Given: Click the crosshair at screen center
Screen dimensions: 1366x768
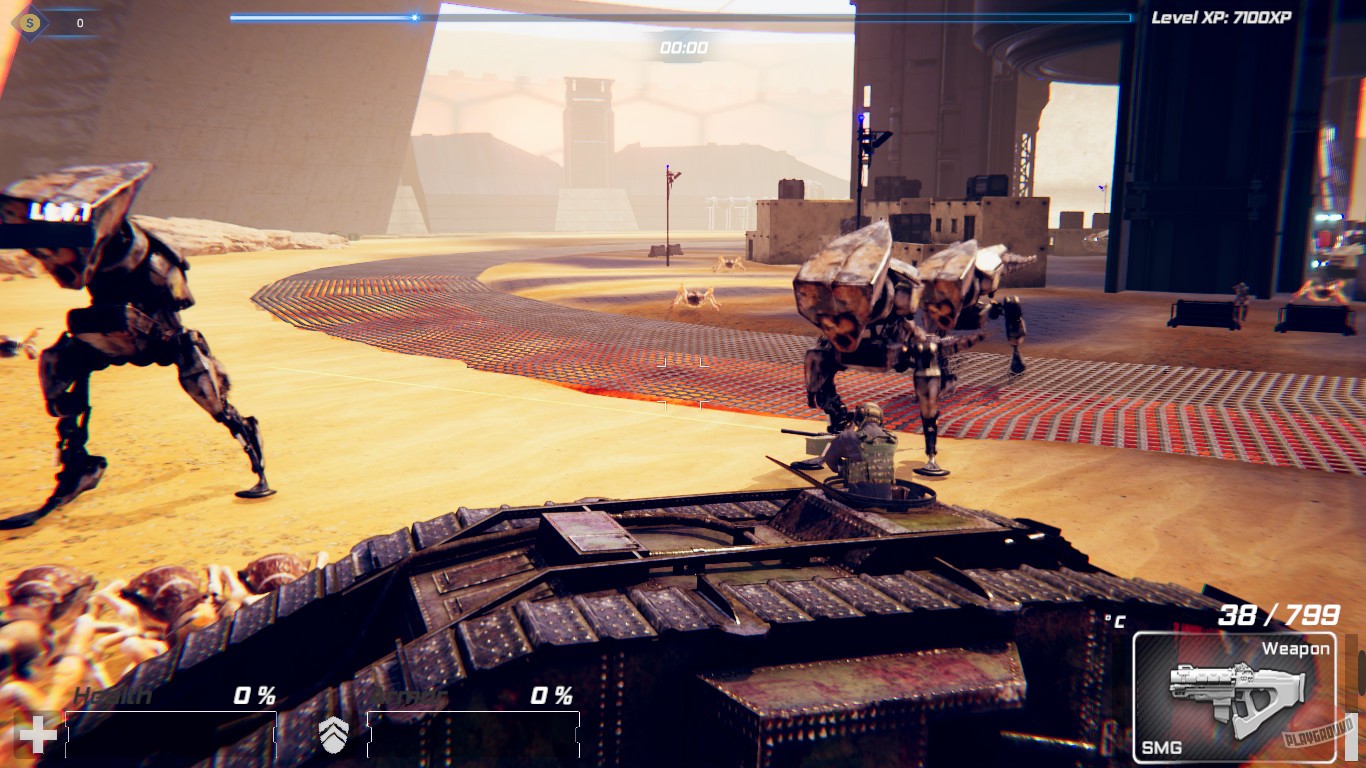Looking at the screenshot, I should click(683, 384).
